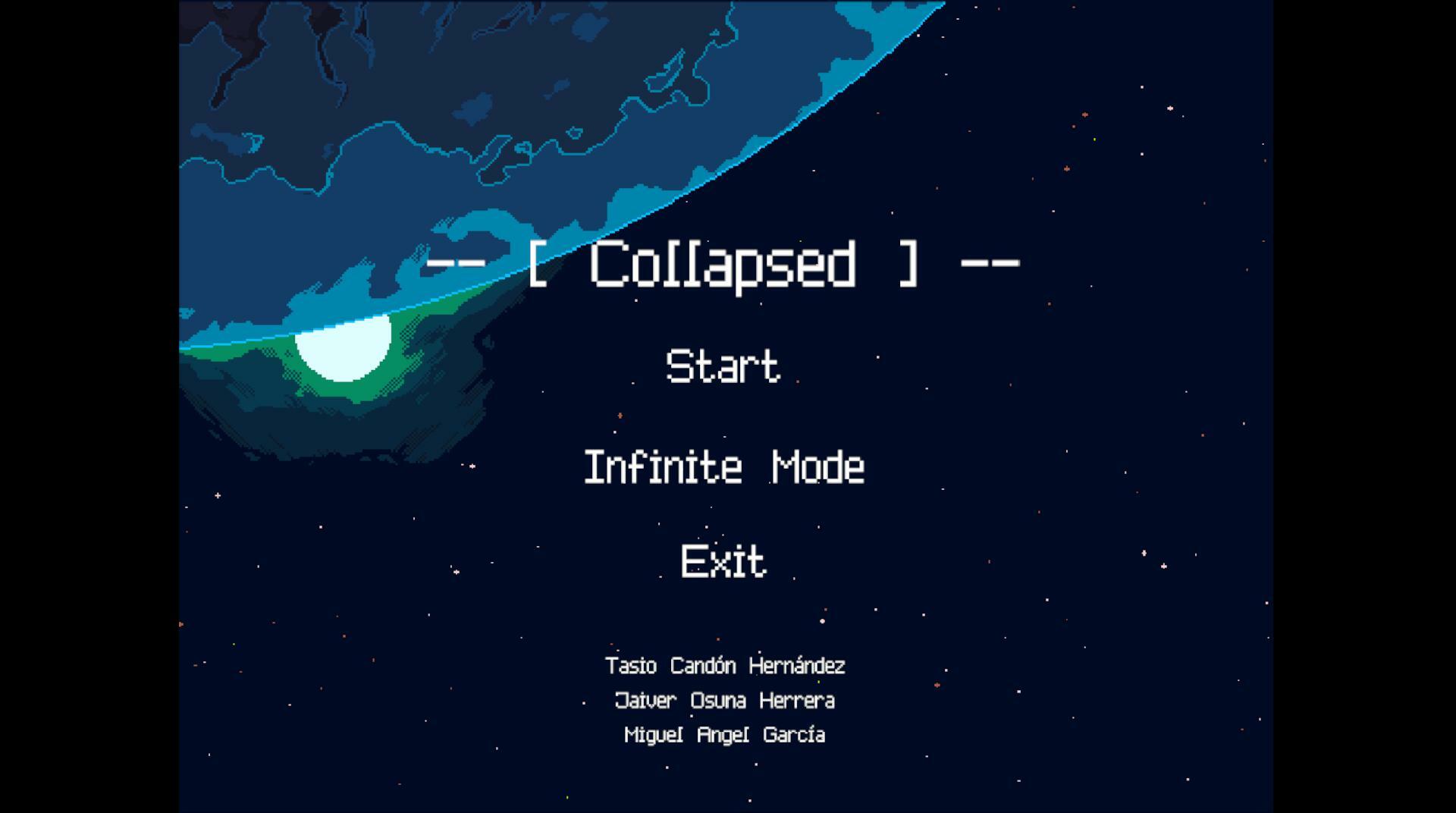The image size is (1456, 813).
Task: Click the credit for Miguel Angel García
Action: (x=724, y=734)
